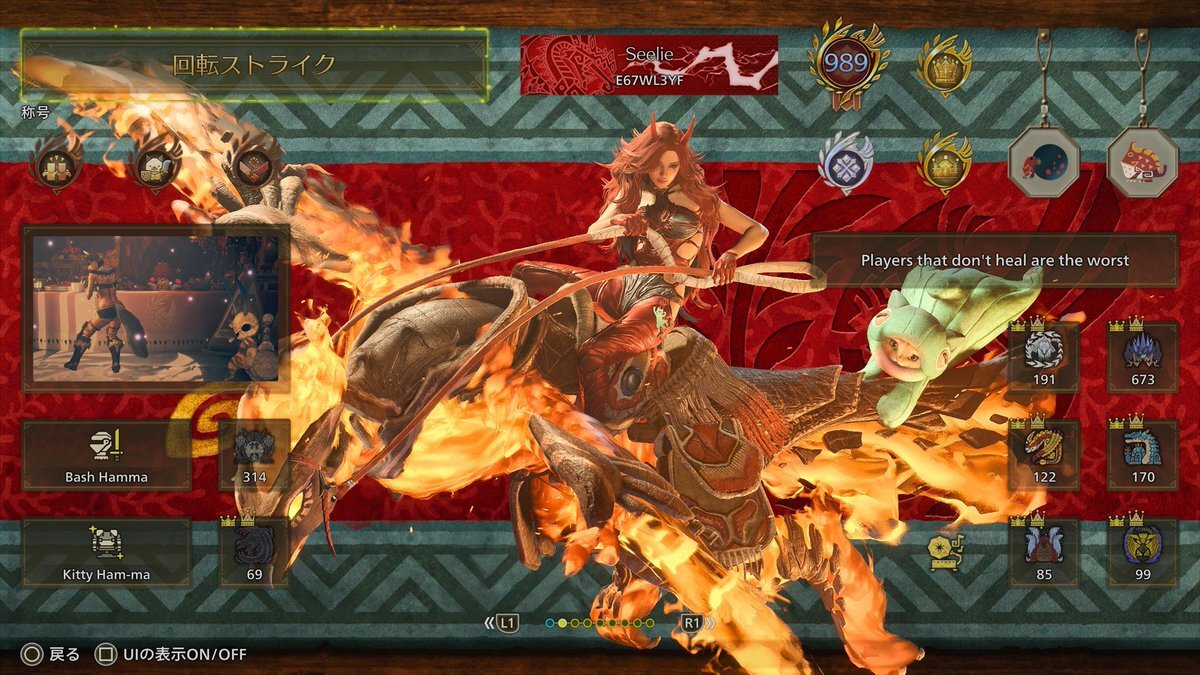
Task: Select the comment about players that don't heal
Action: point(994,260)
